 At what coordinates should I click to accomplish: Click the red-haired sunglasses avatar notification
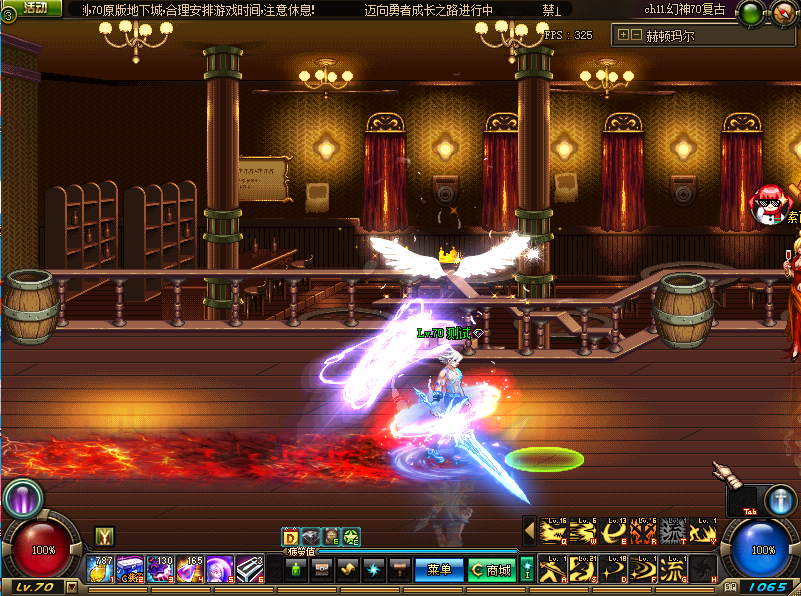click(768, 204)
